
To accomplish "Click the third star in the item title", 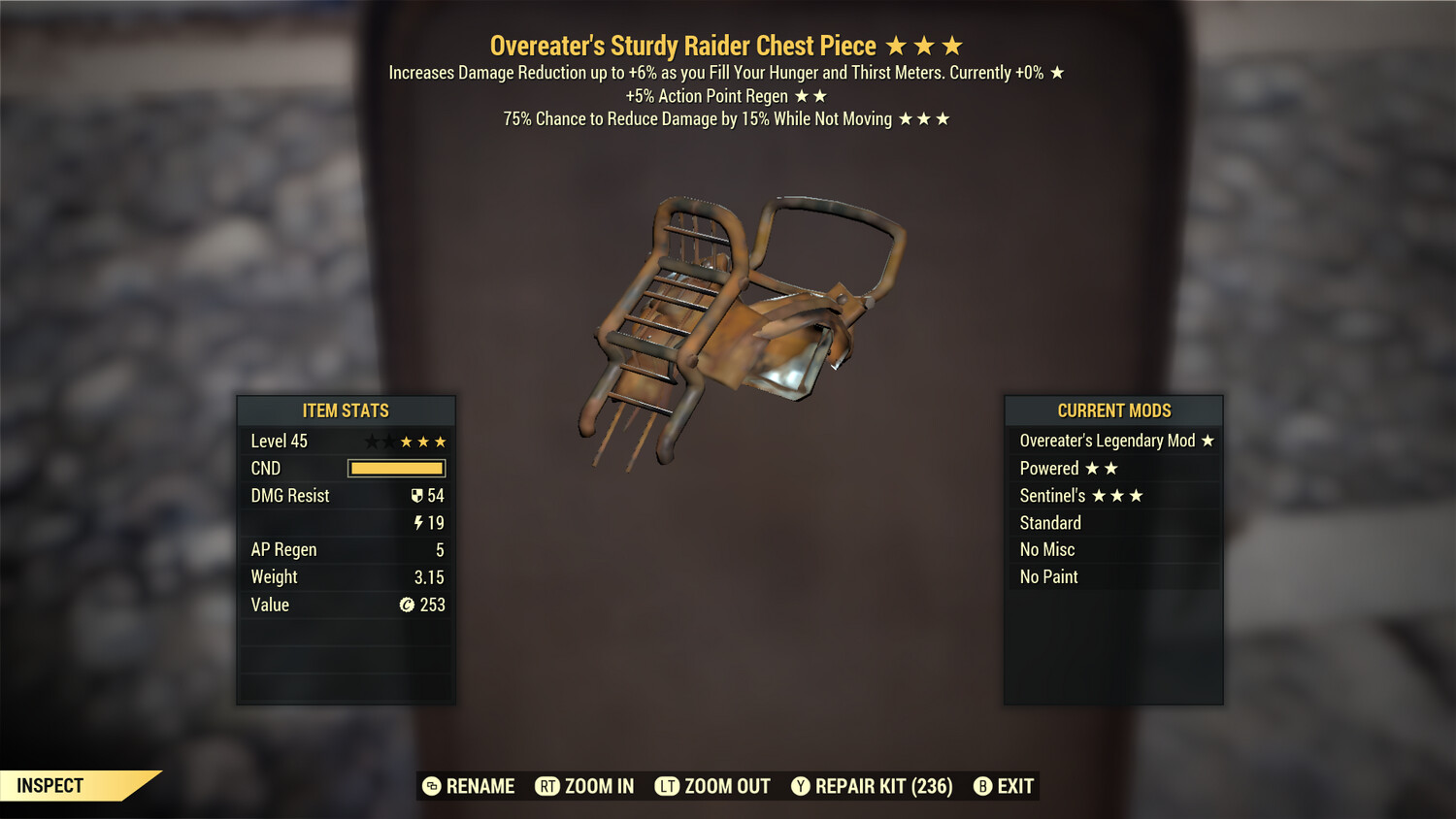I will [951, 45].
